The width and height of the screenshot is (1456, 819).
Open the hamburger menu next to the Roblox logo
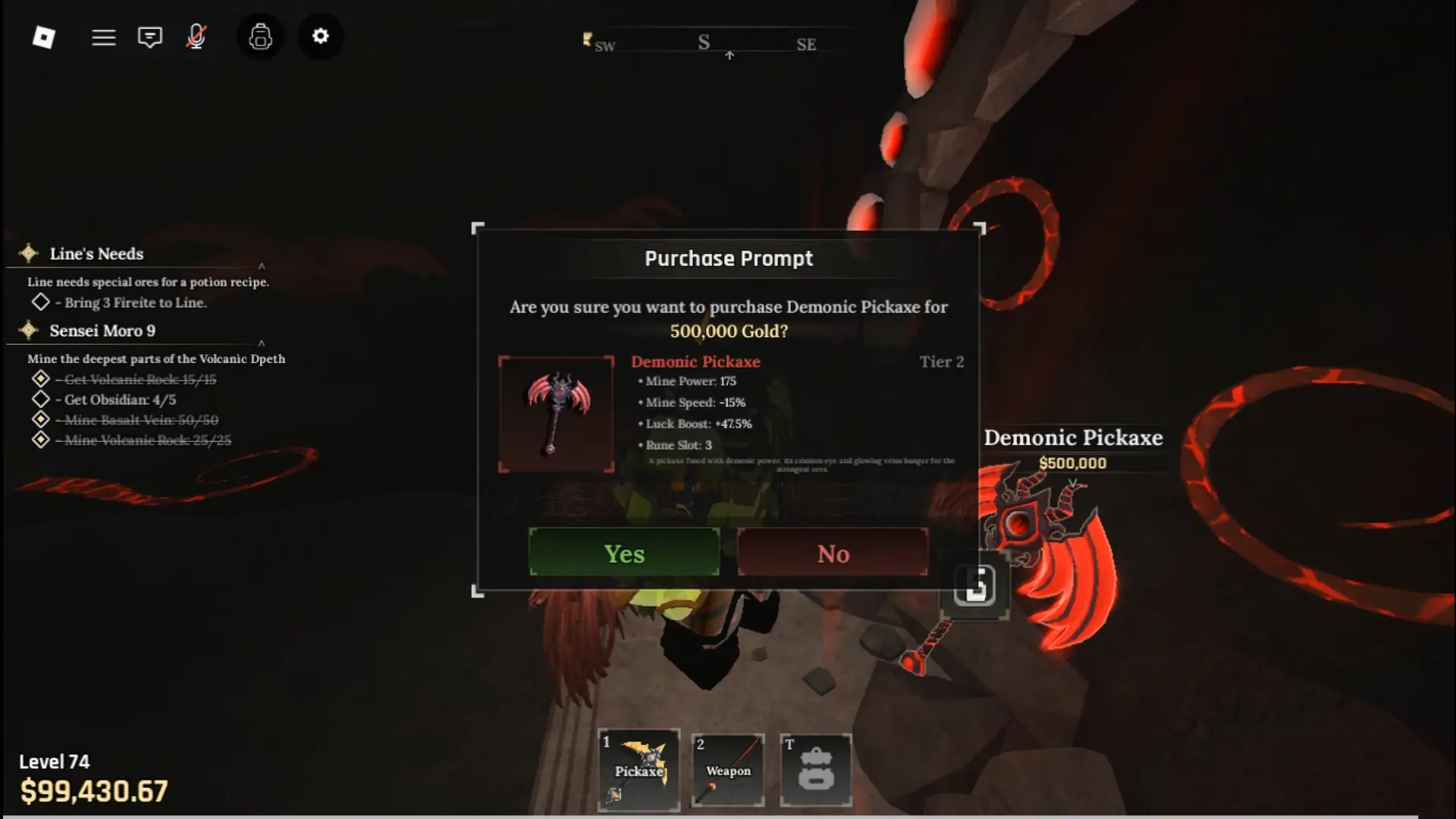point(104,36)
